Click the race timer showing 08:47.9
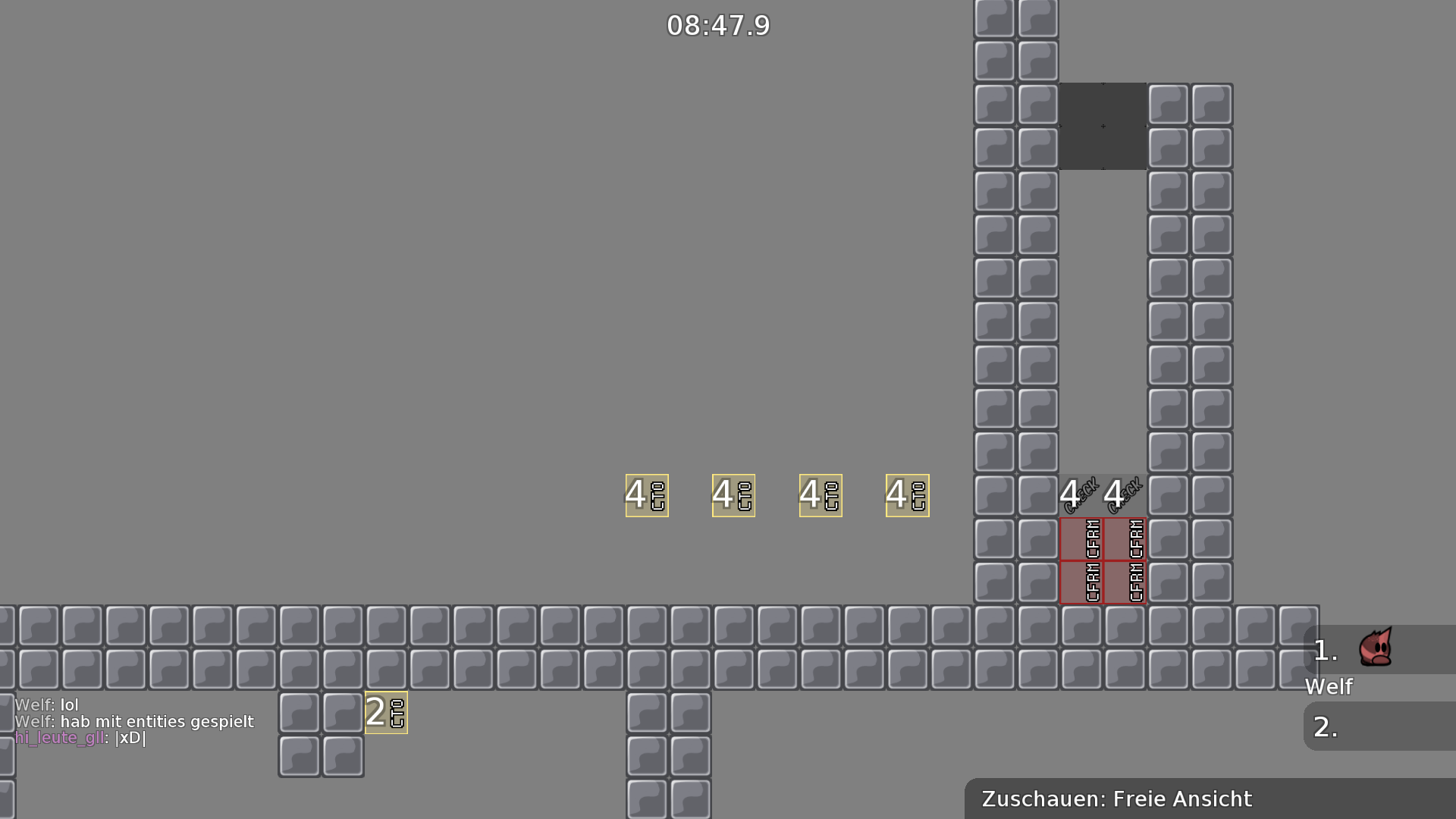 pos(717,25)
